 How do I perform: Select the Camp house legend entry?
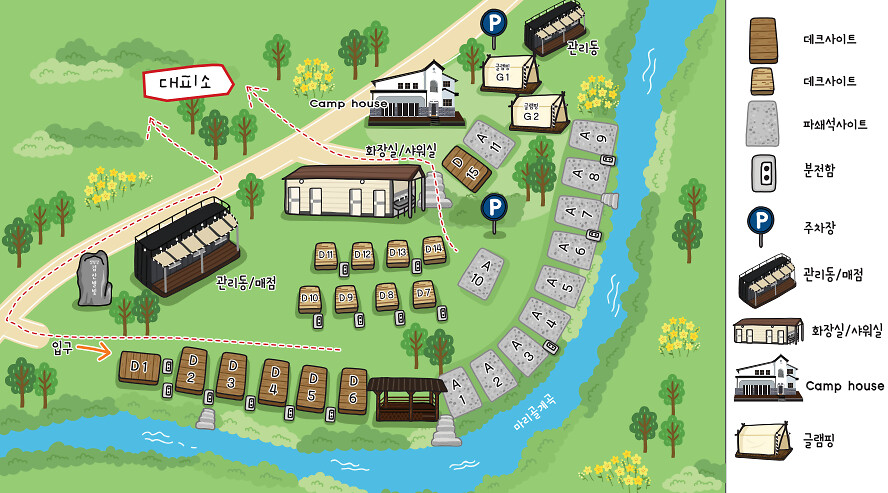pos(844,386)
